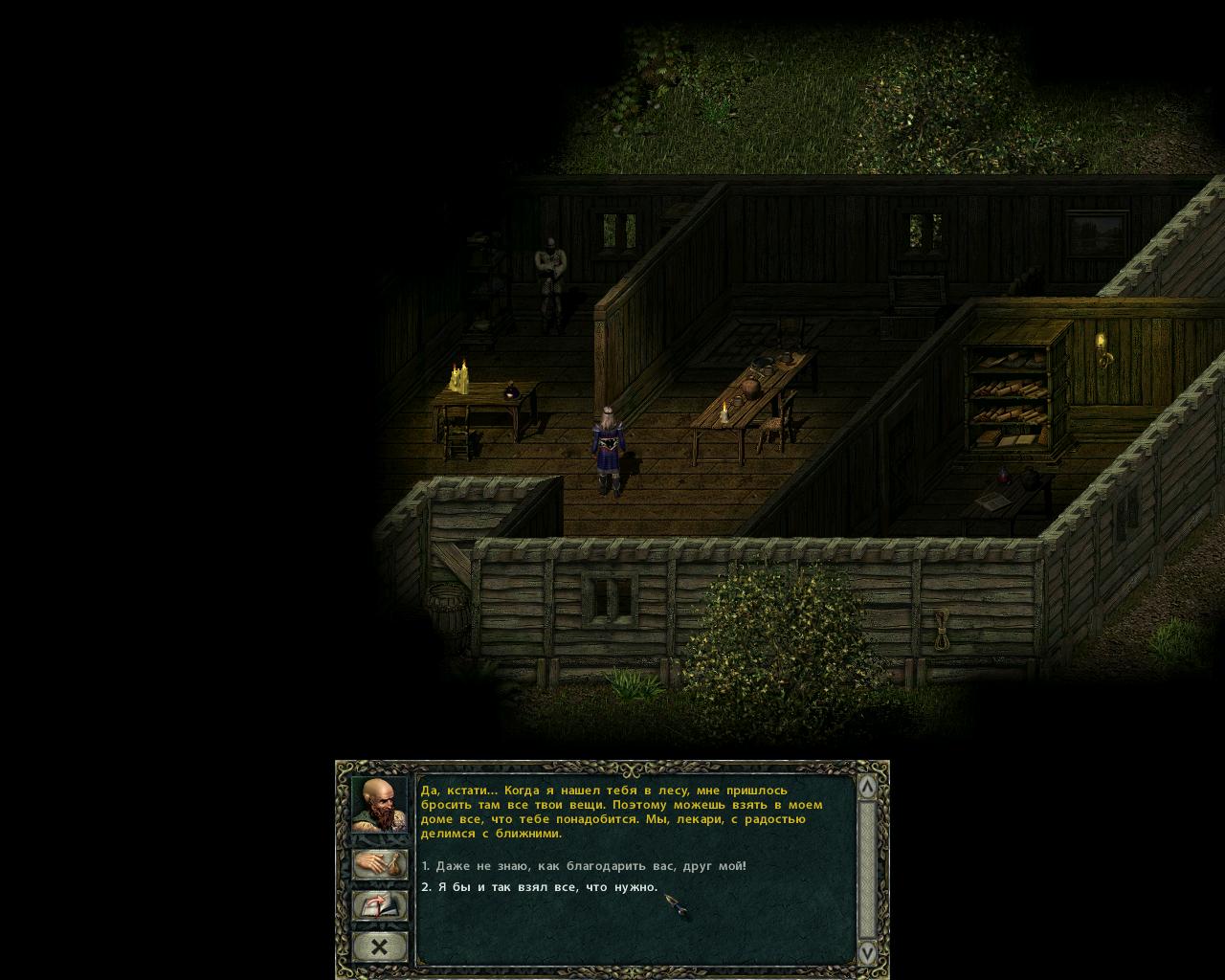This screenshot has width=1225, height=980.
Task: Click the lit candles on the left table
Action: [457, 376]
